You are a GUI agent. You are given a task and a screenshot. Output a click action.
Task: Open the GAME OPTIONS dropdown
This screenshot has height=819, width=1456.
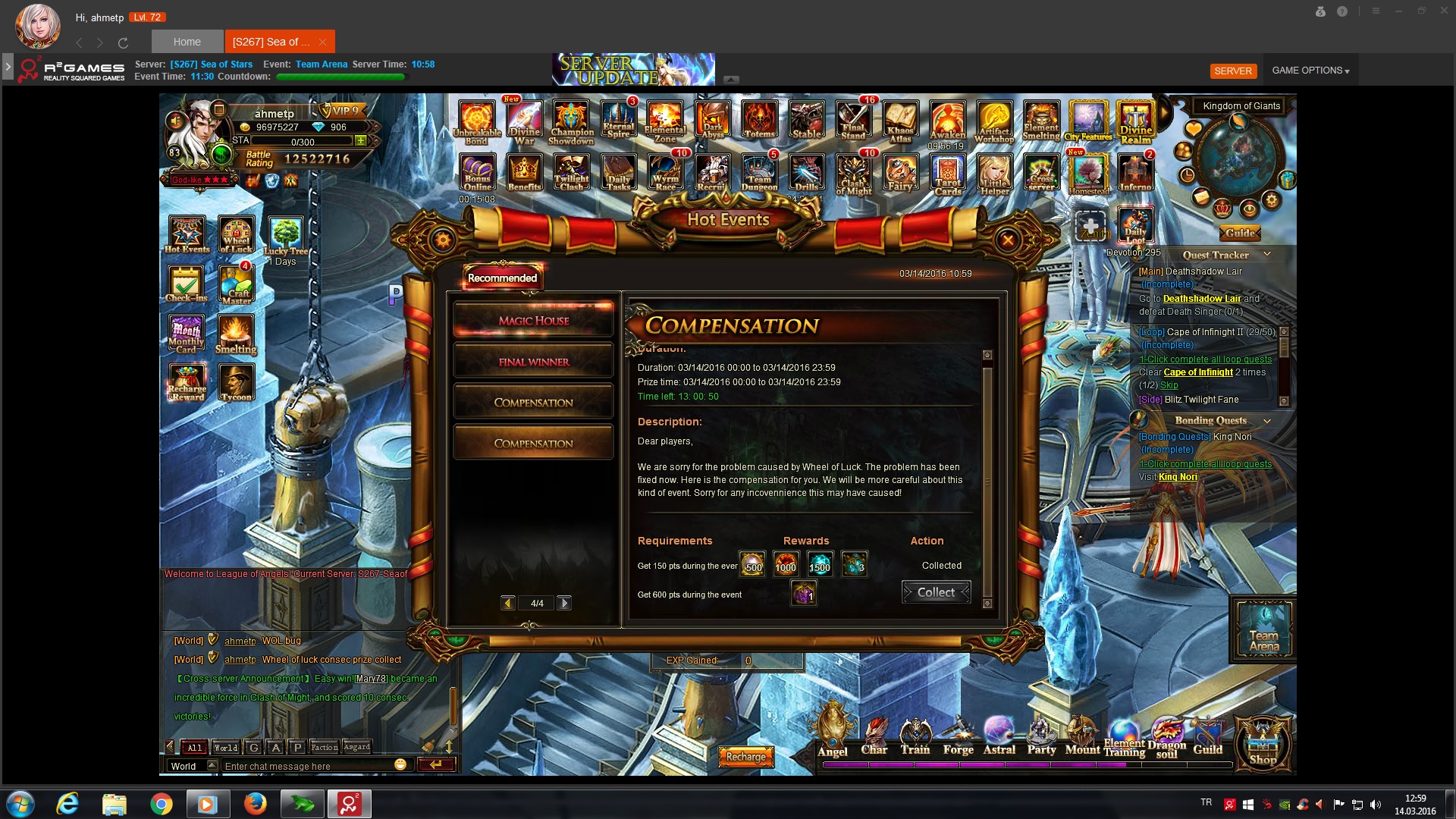click(x=1310, y=71)
